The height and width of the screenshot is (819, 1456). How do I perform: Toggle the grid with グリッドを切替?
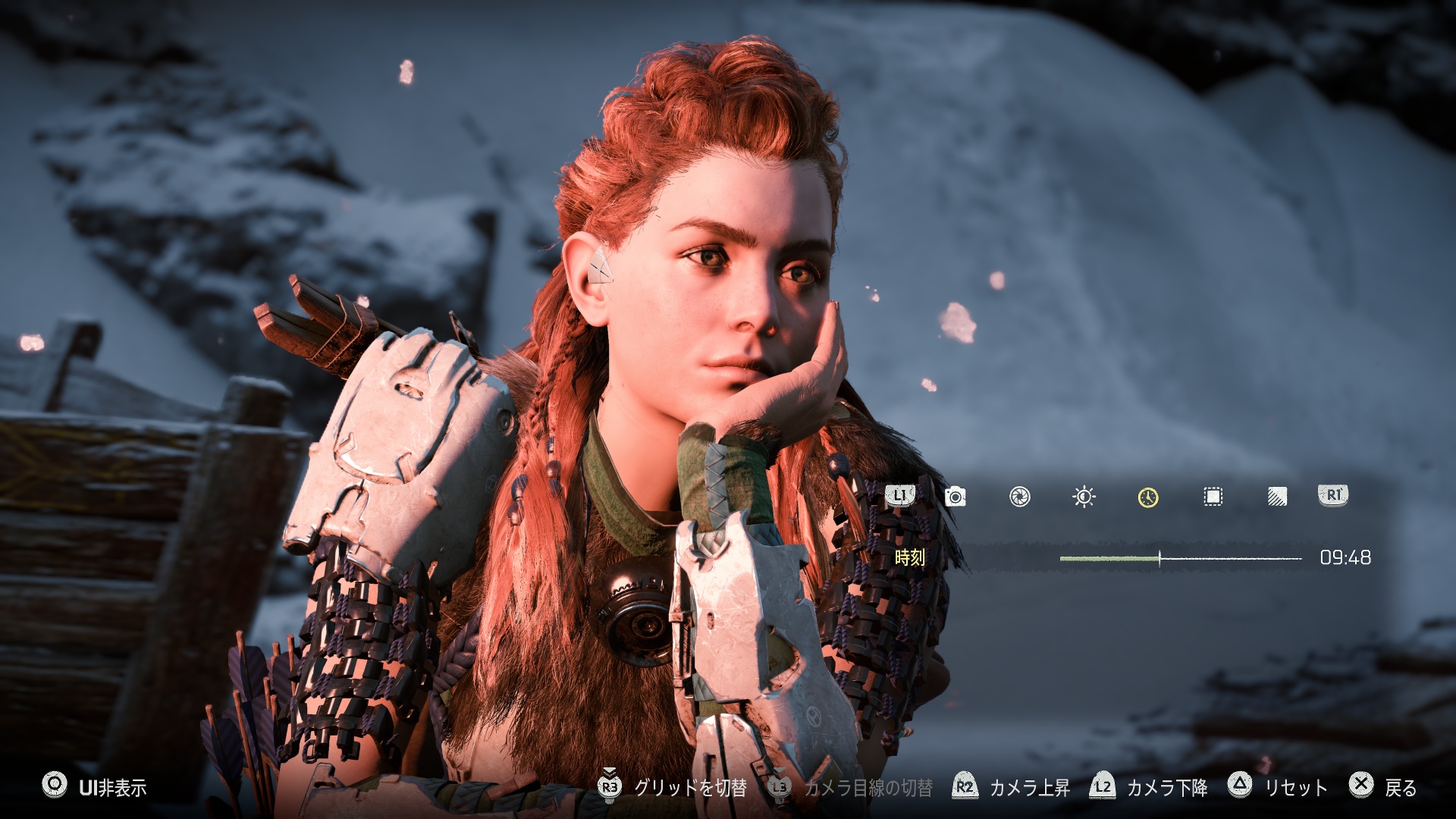coord(672,787)
